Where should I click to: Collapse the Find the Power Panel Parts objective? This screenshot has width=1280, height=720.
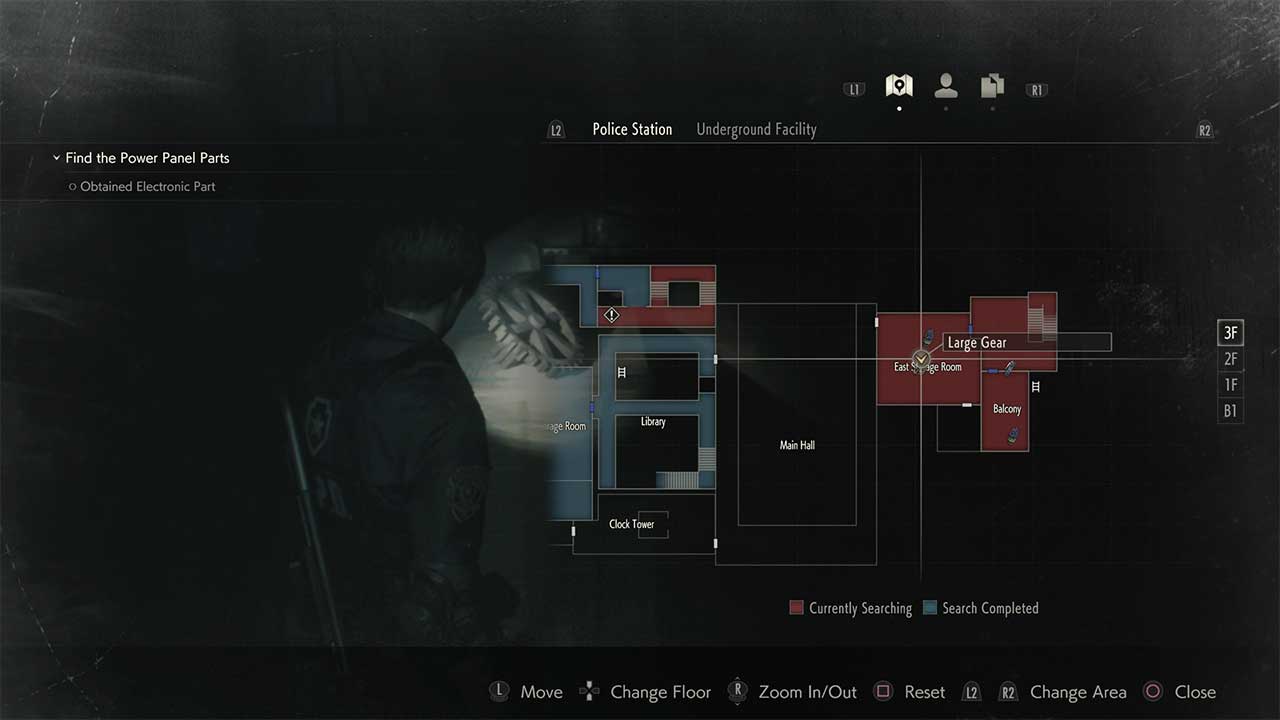tap(56, 157)
